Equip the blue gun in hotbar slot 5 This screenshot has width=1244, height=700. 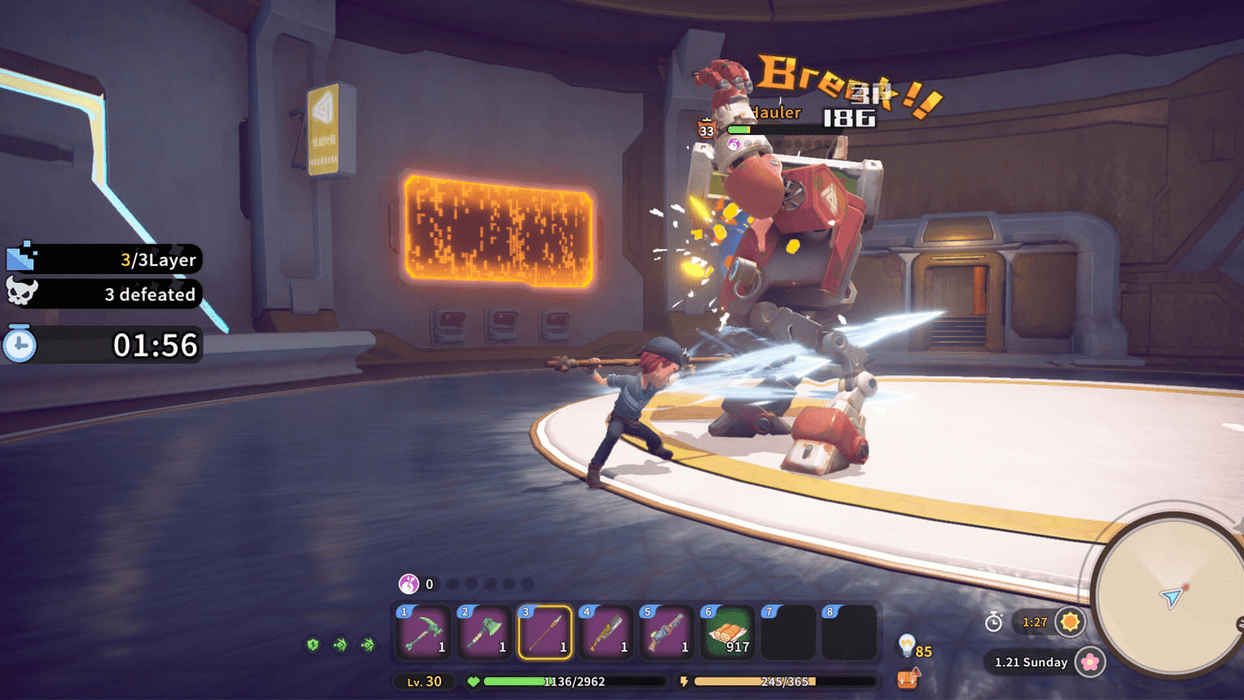pyautogui.click(x=667, y=633)
